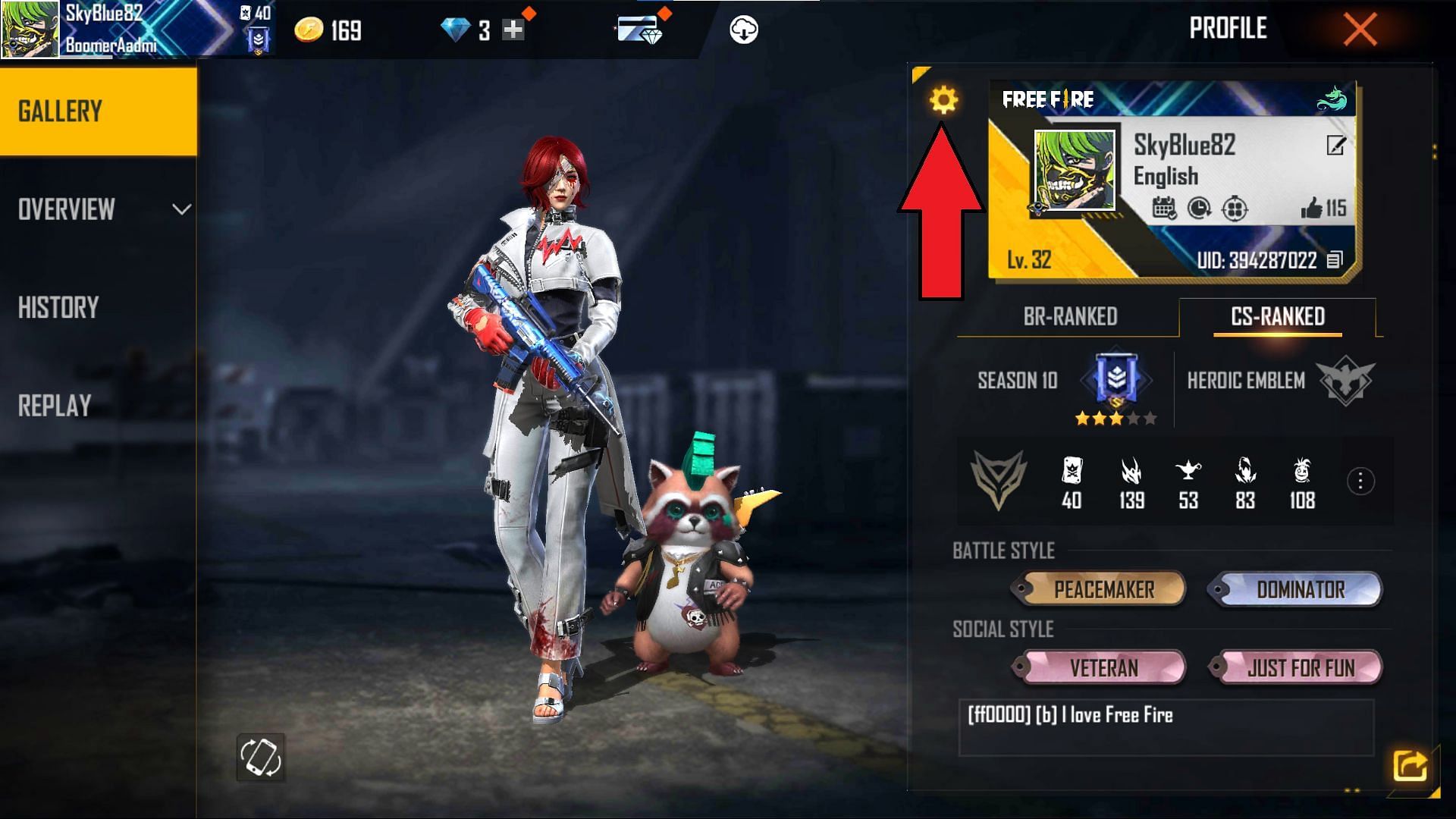The image size is (1456, 819).
Task: Add more diamonds with plus button
Action: pos(513,30)
